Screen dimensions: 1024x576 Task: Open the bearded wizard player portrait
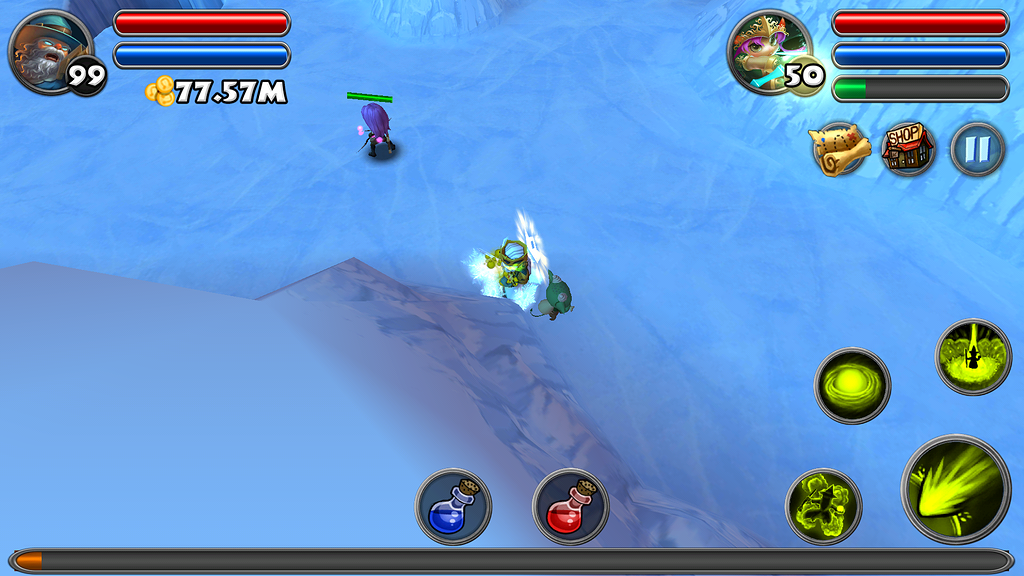click(x=49, y=51)
